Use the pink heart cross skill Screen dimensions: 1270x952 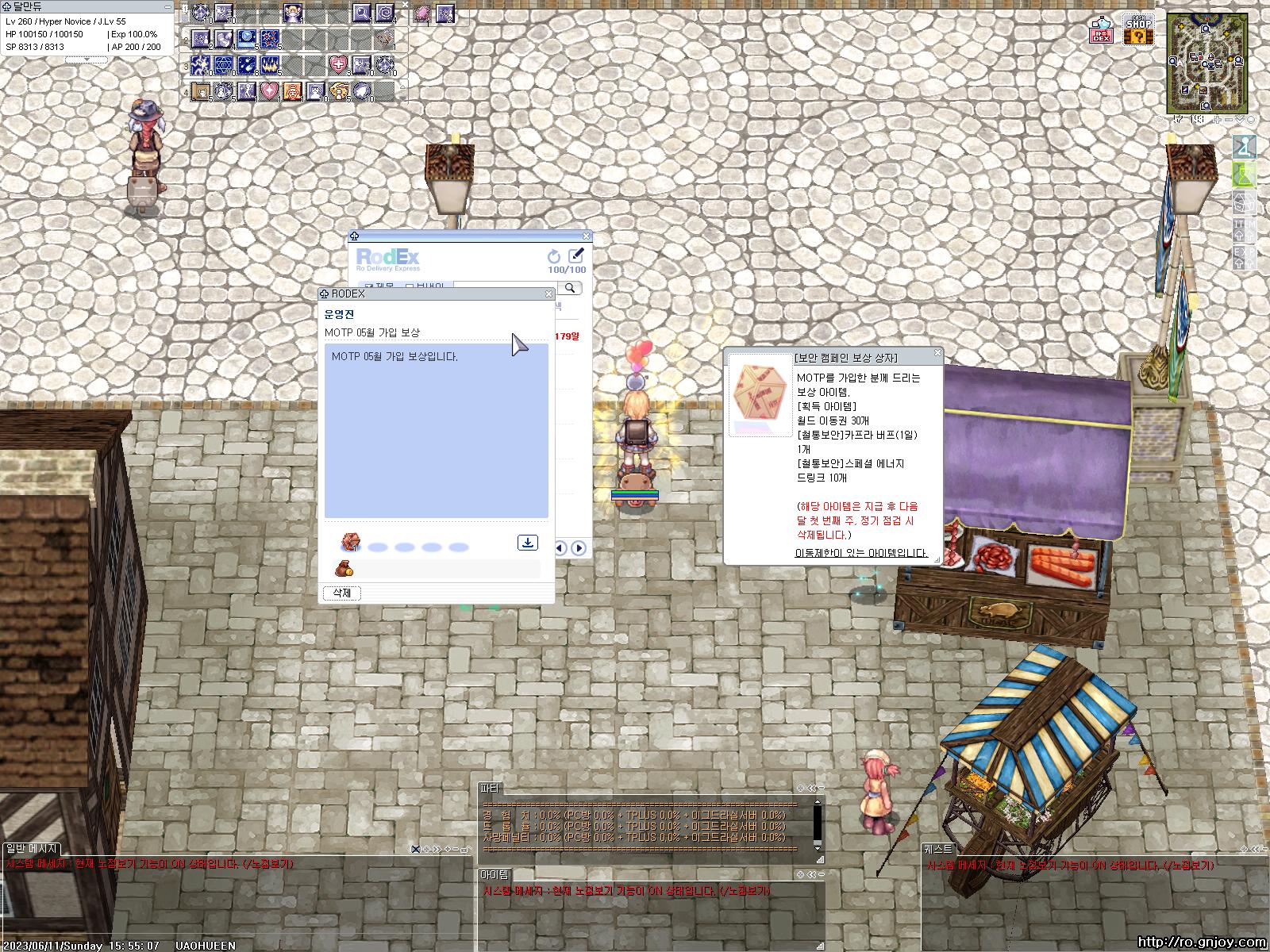coord(339,64)
